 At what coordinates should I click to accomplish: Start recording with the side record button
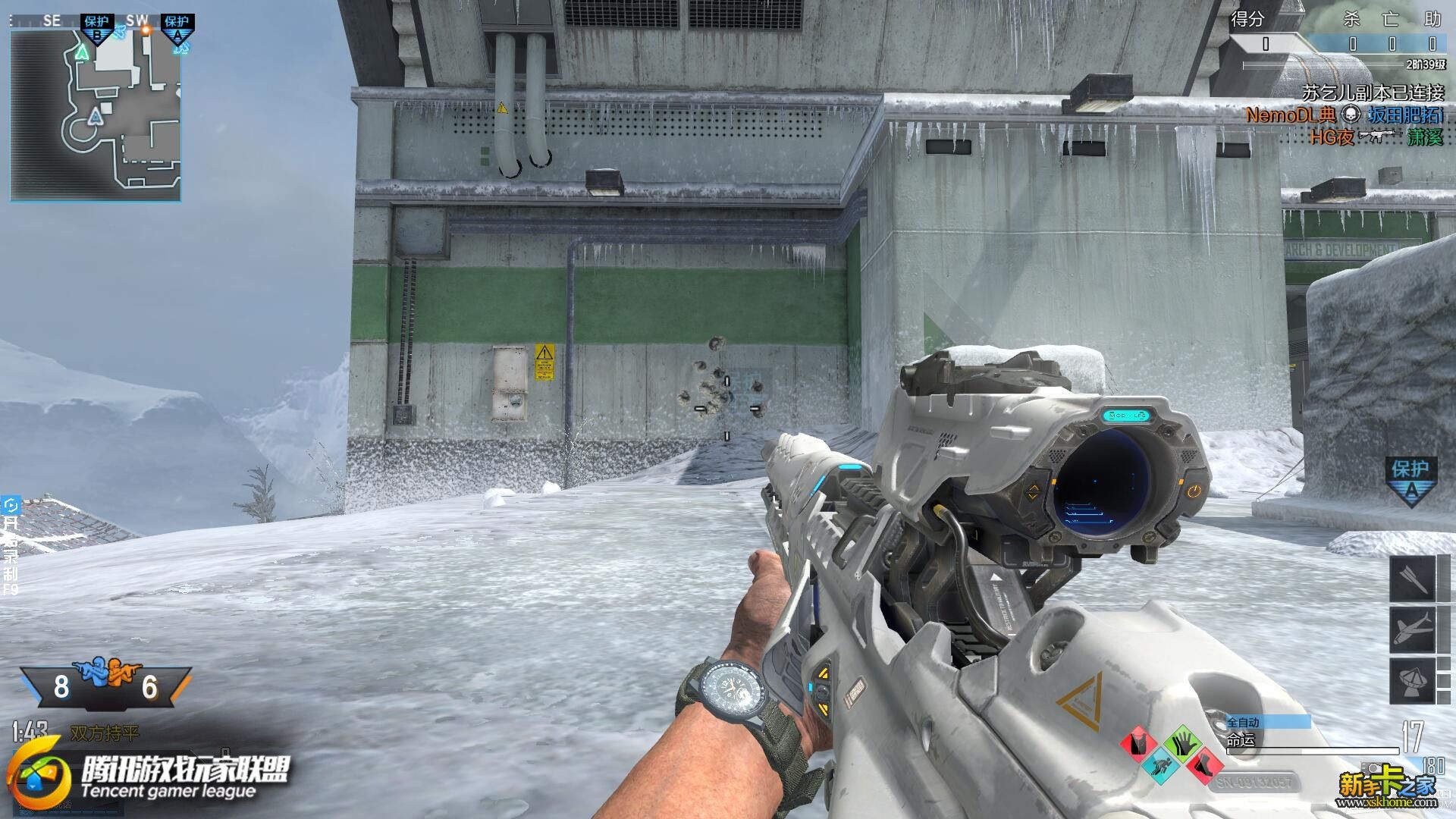tap(11, 546)
